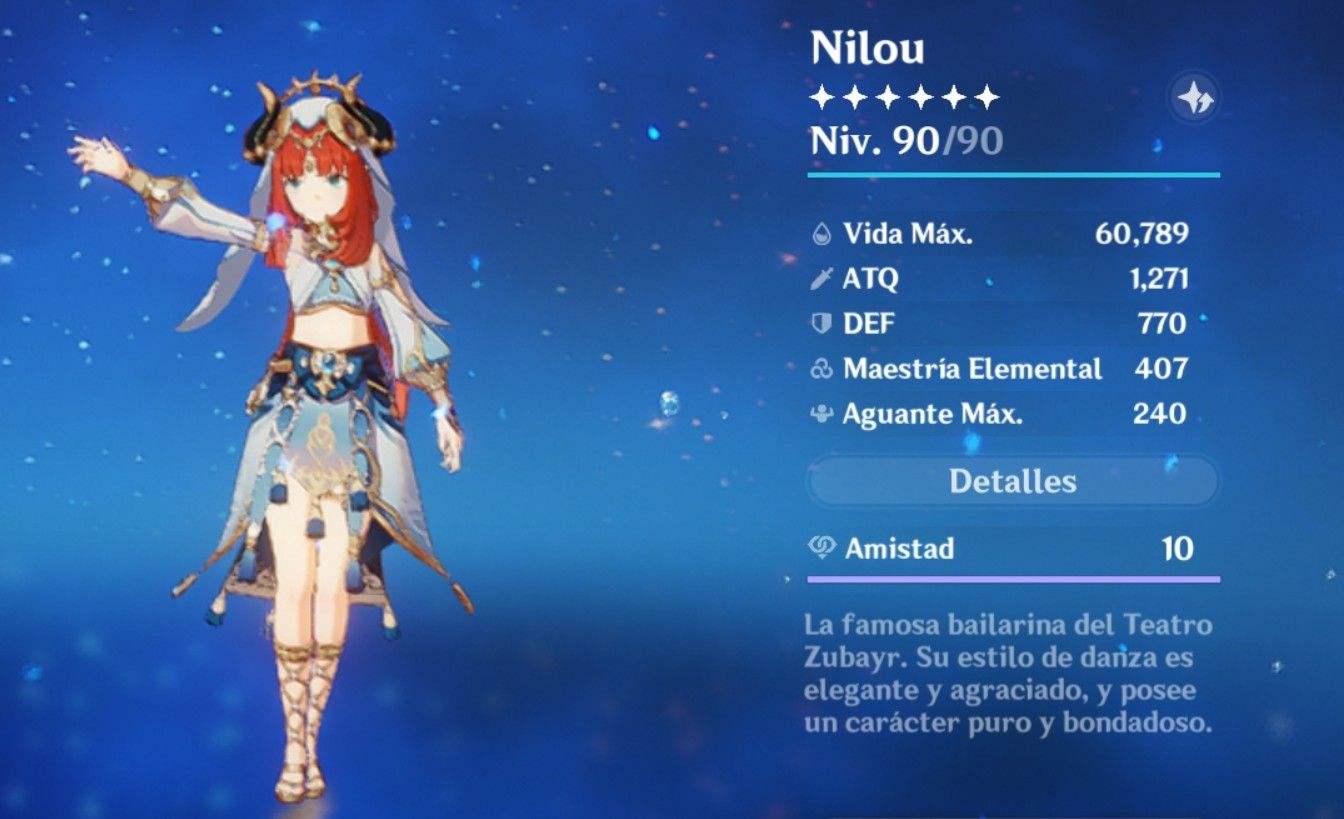Select the Nilou name heading
This screenshot has width=1344, height=819.
coord(866,46)
